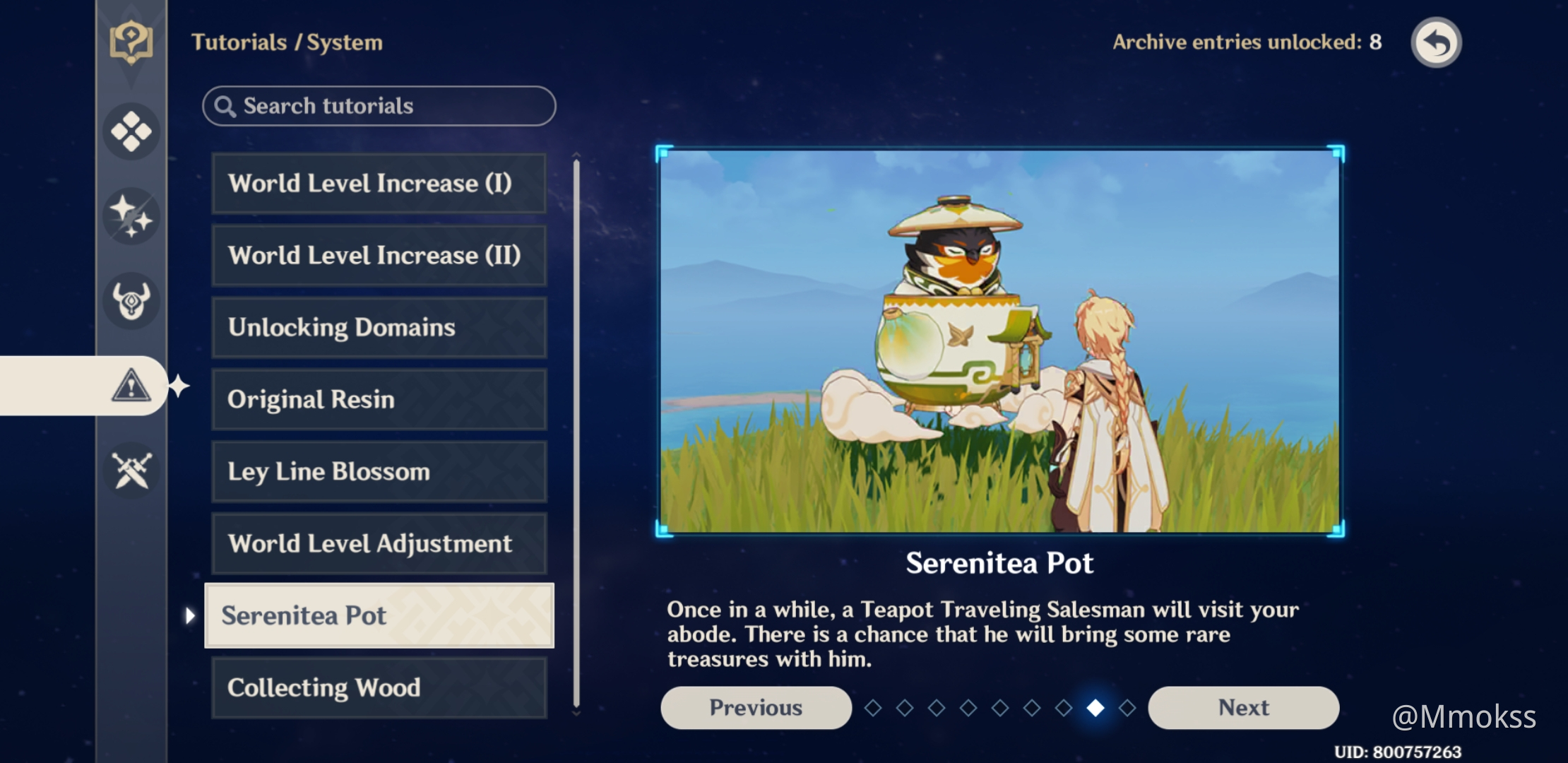Select the beast-head Living Beings category icon
1568x763 pixels.
(131, 300)
